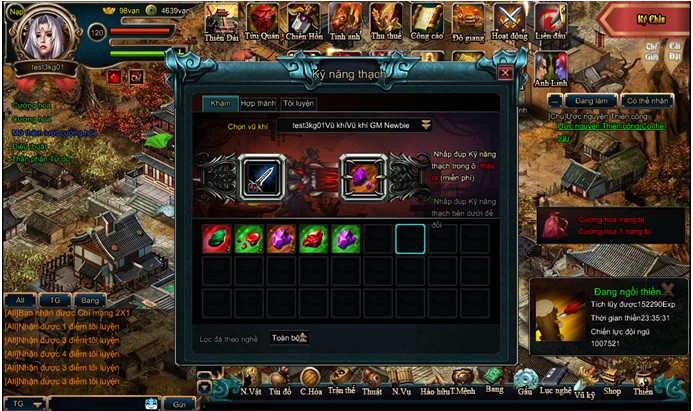Screen dimensions: 693x411
Task: Click the chat message input box
Action: (x=95, y=403)
